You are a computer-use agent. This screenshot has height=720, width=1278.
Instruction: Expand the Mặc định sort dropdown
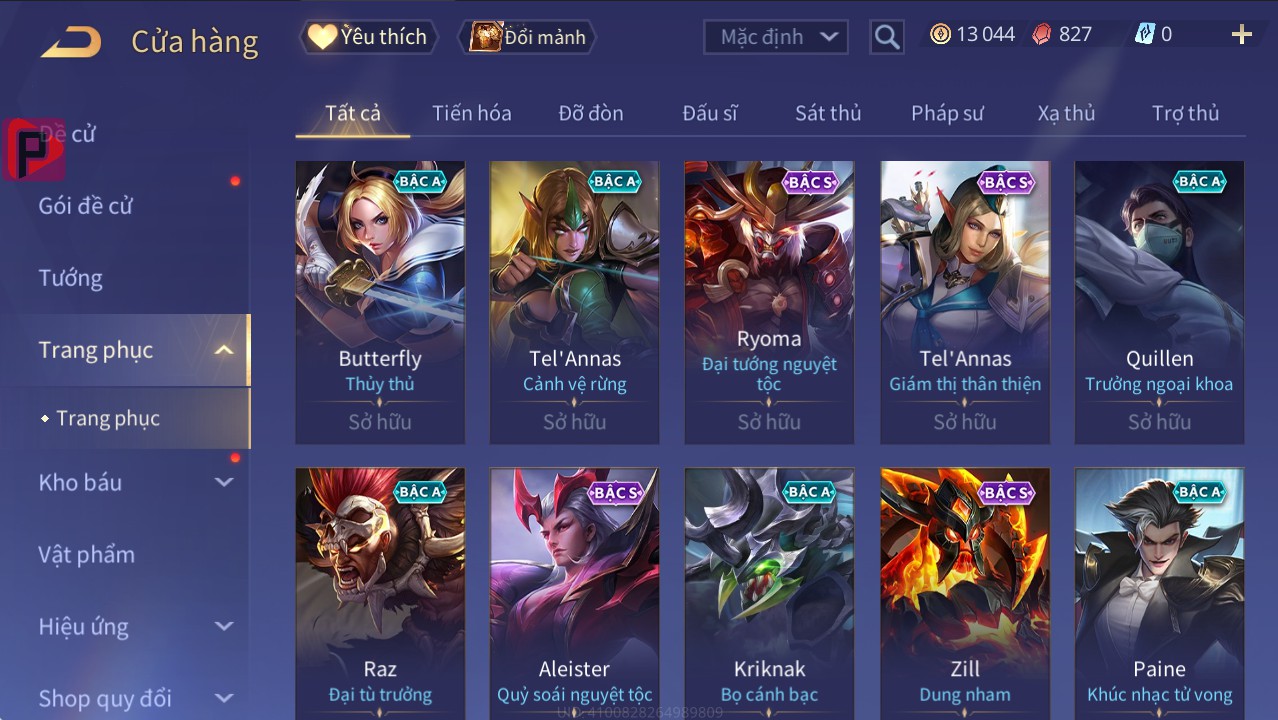776,37
